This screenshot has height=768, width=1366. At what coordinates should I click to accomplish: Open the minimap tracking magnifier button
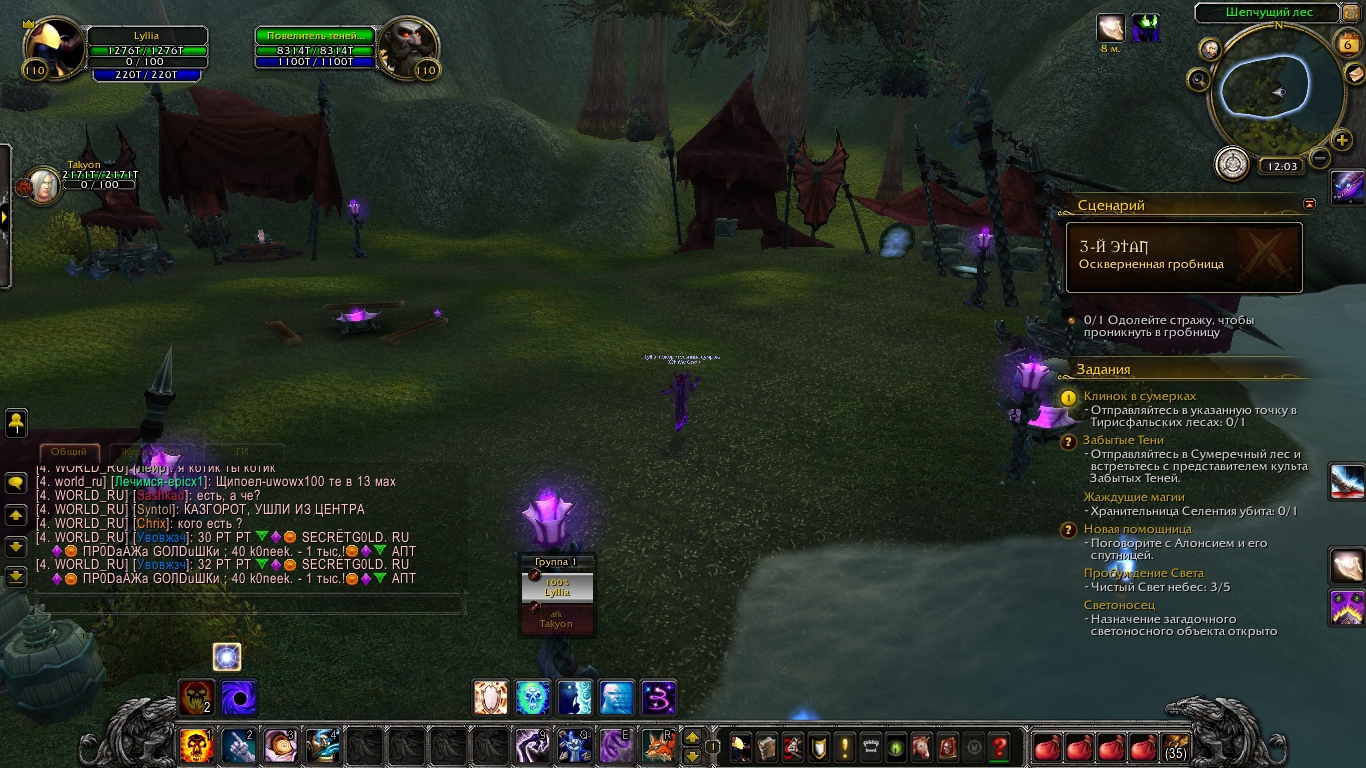click(1198, 78)
